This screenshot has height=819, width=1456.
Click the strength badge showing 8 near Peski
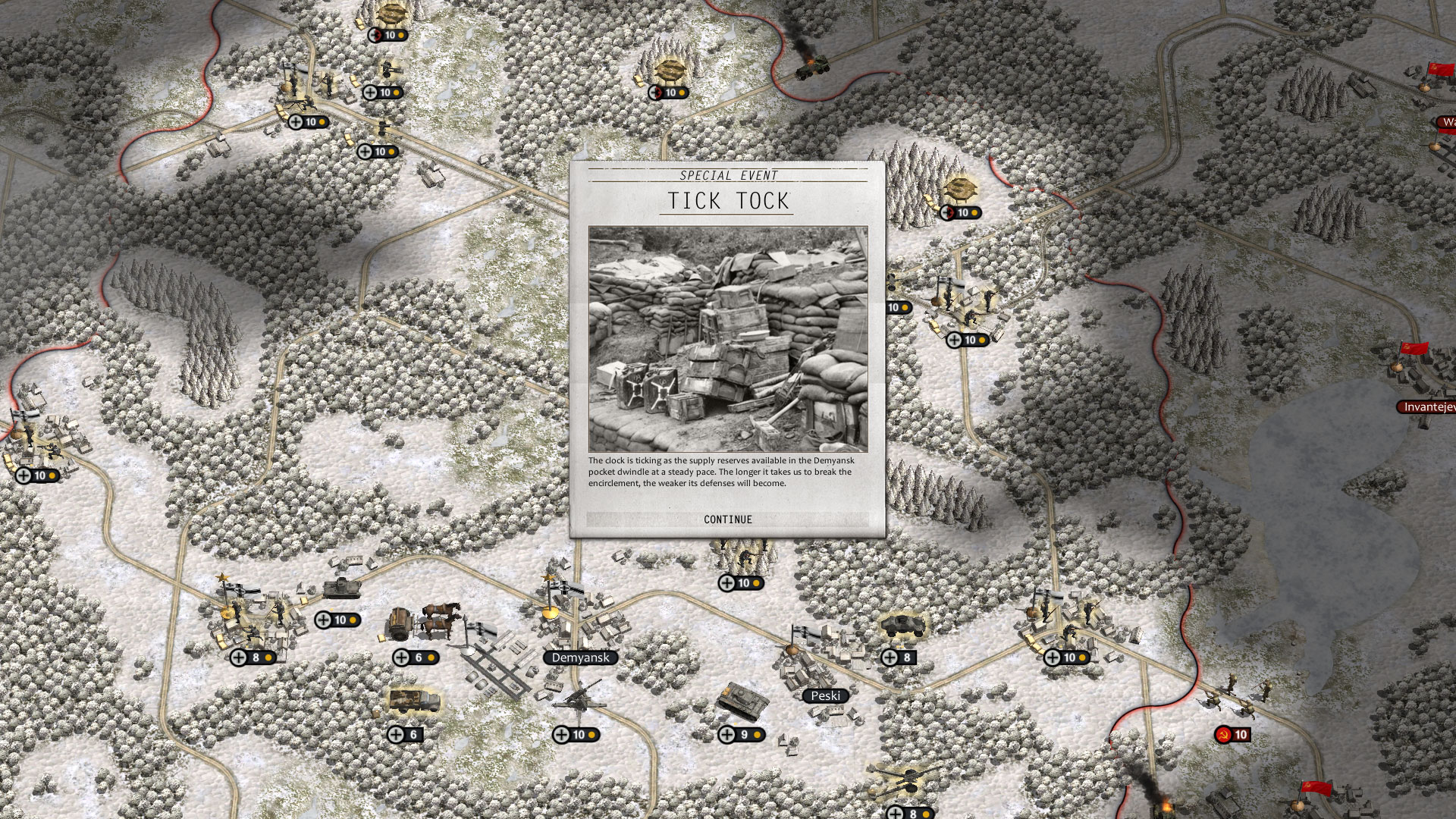tap(898, 657)
